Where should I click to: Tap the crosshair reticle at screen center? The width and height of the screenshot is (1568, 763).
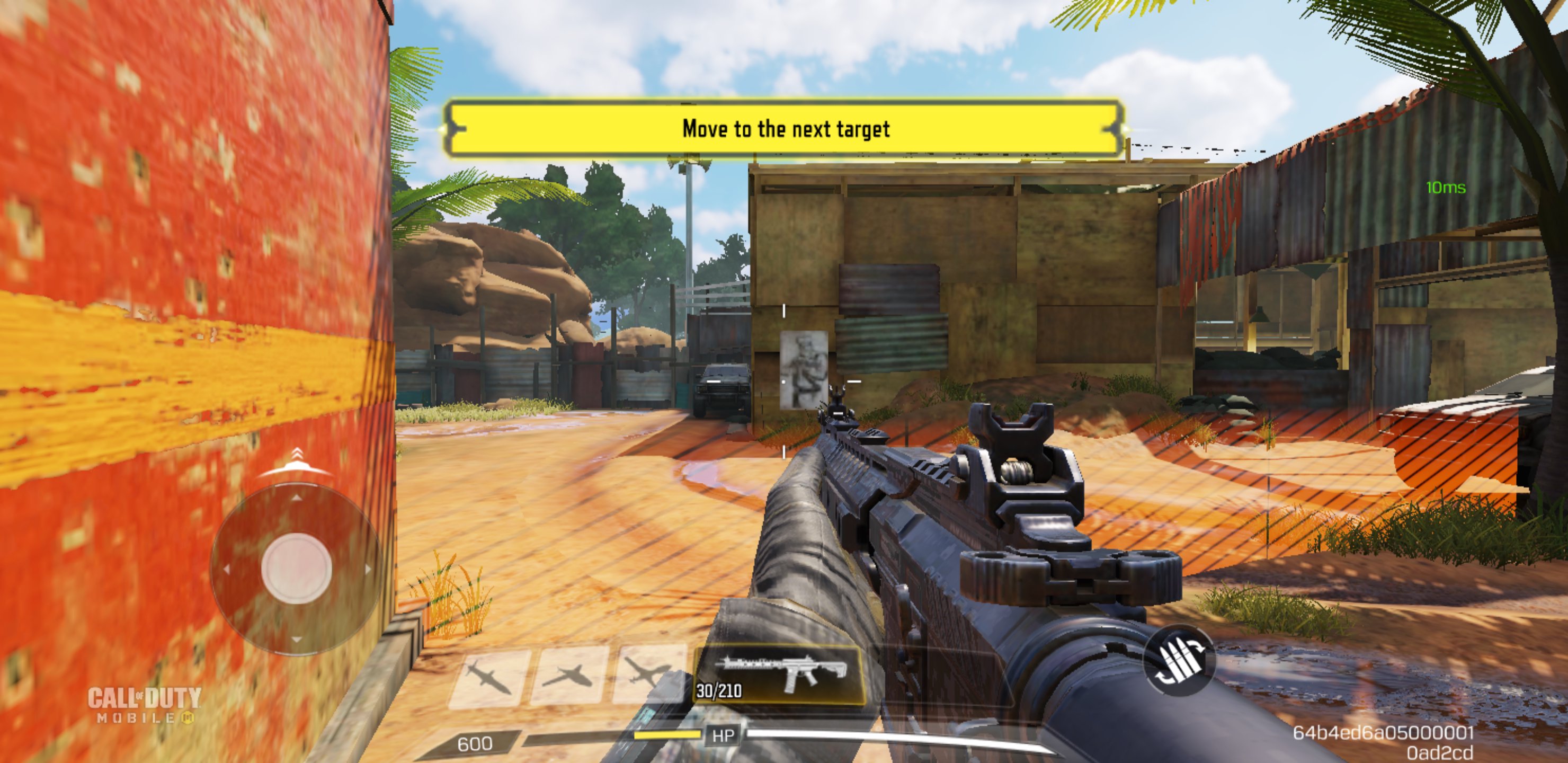pos(782,384)
